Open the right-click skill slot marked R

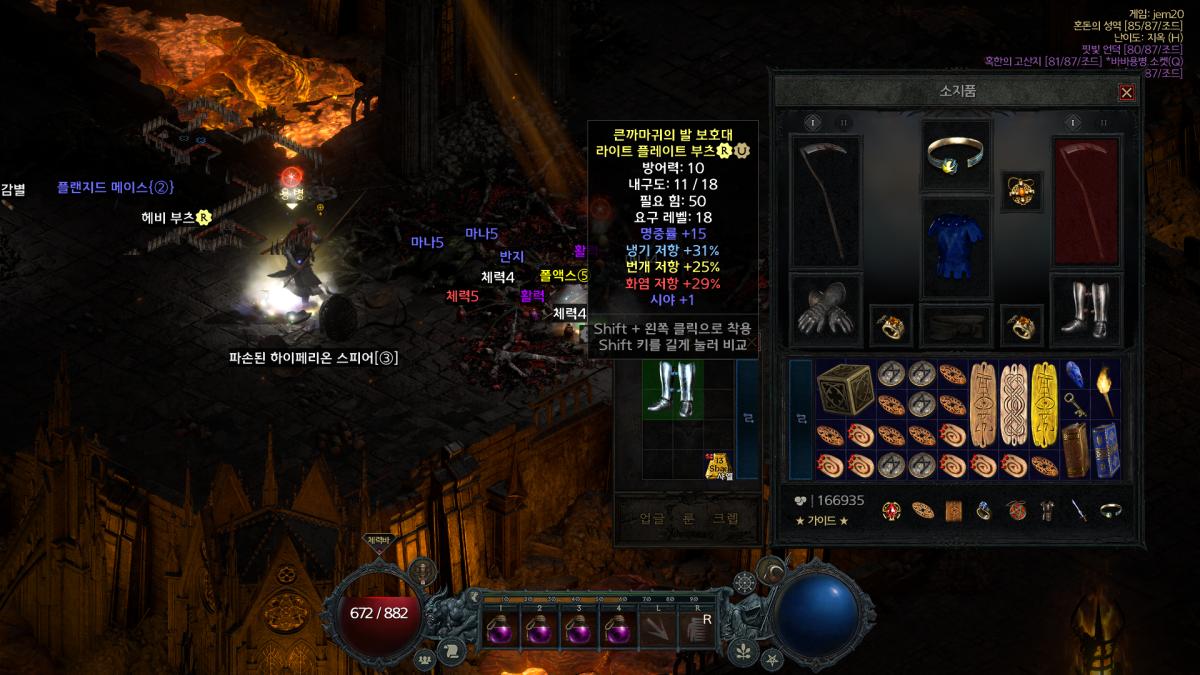[x=697, y=630]
